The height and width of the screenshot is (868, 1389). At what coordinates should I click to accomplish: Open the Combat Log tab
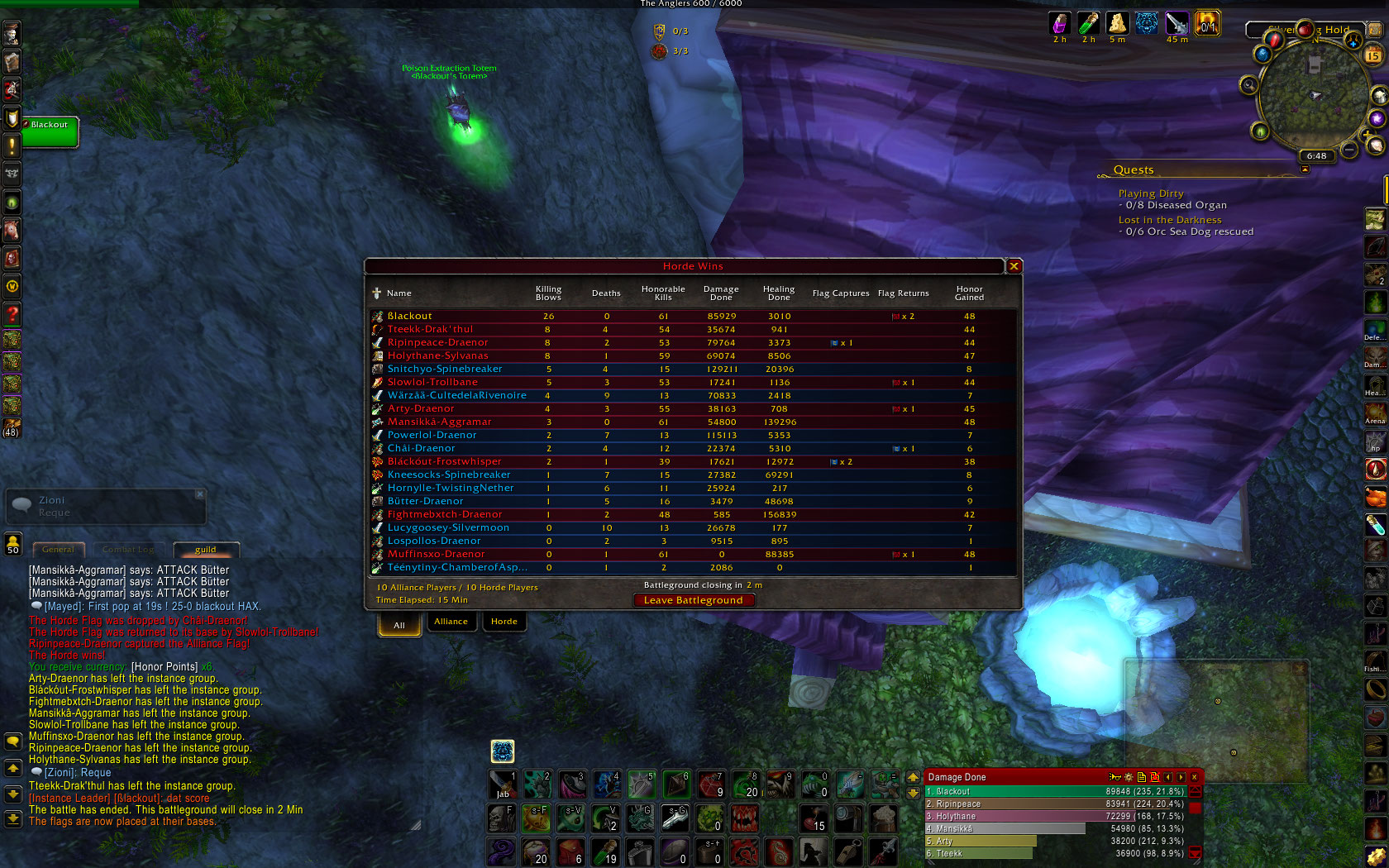click(128, 550)
